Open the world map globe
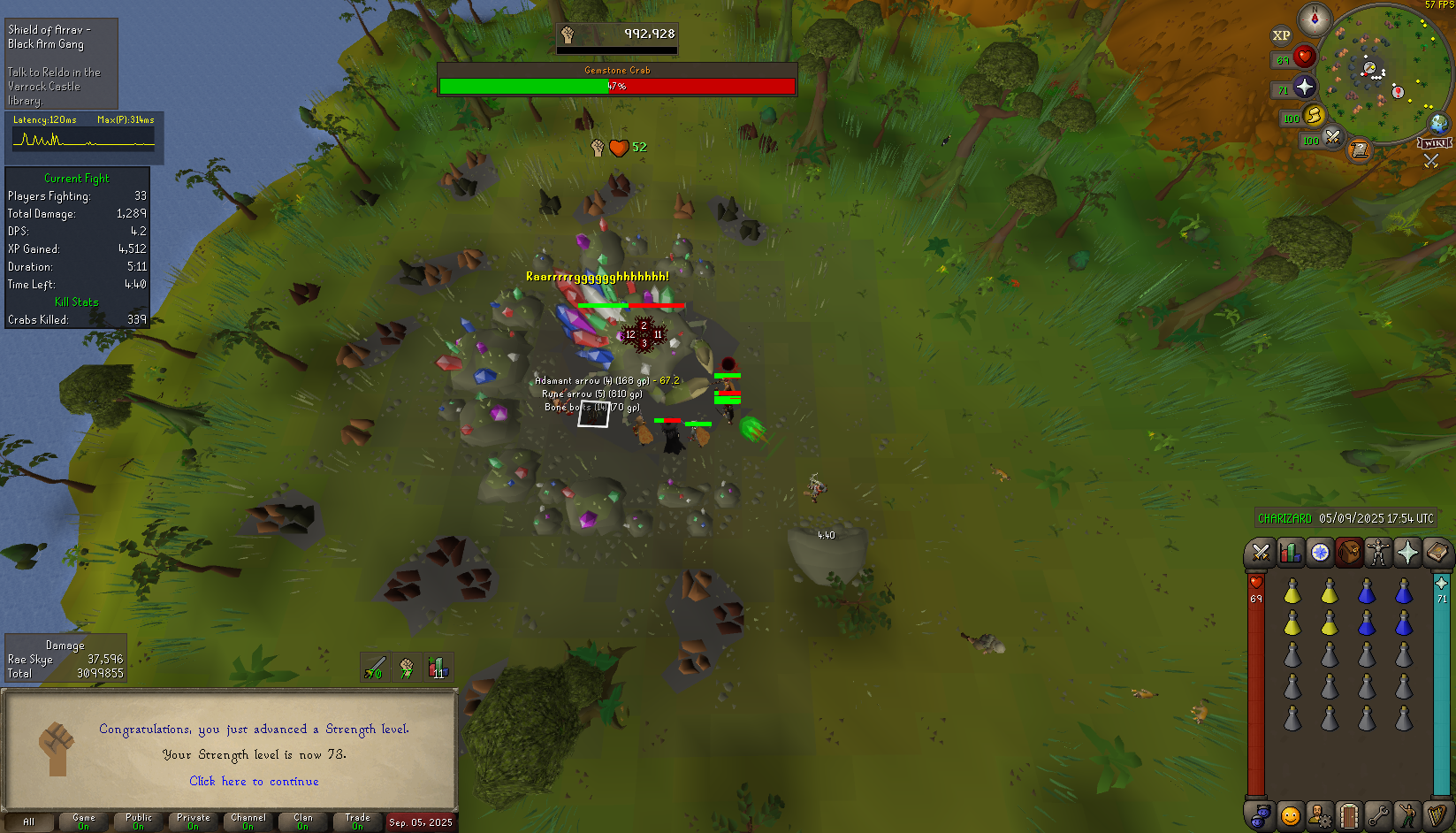Image resolution: width=1456 pixels, height=833 pixels. pyautogui.click(x=1438, y=123)
